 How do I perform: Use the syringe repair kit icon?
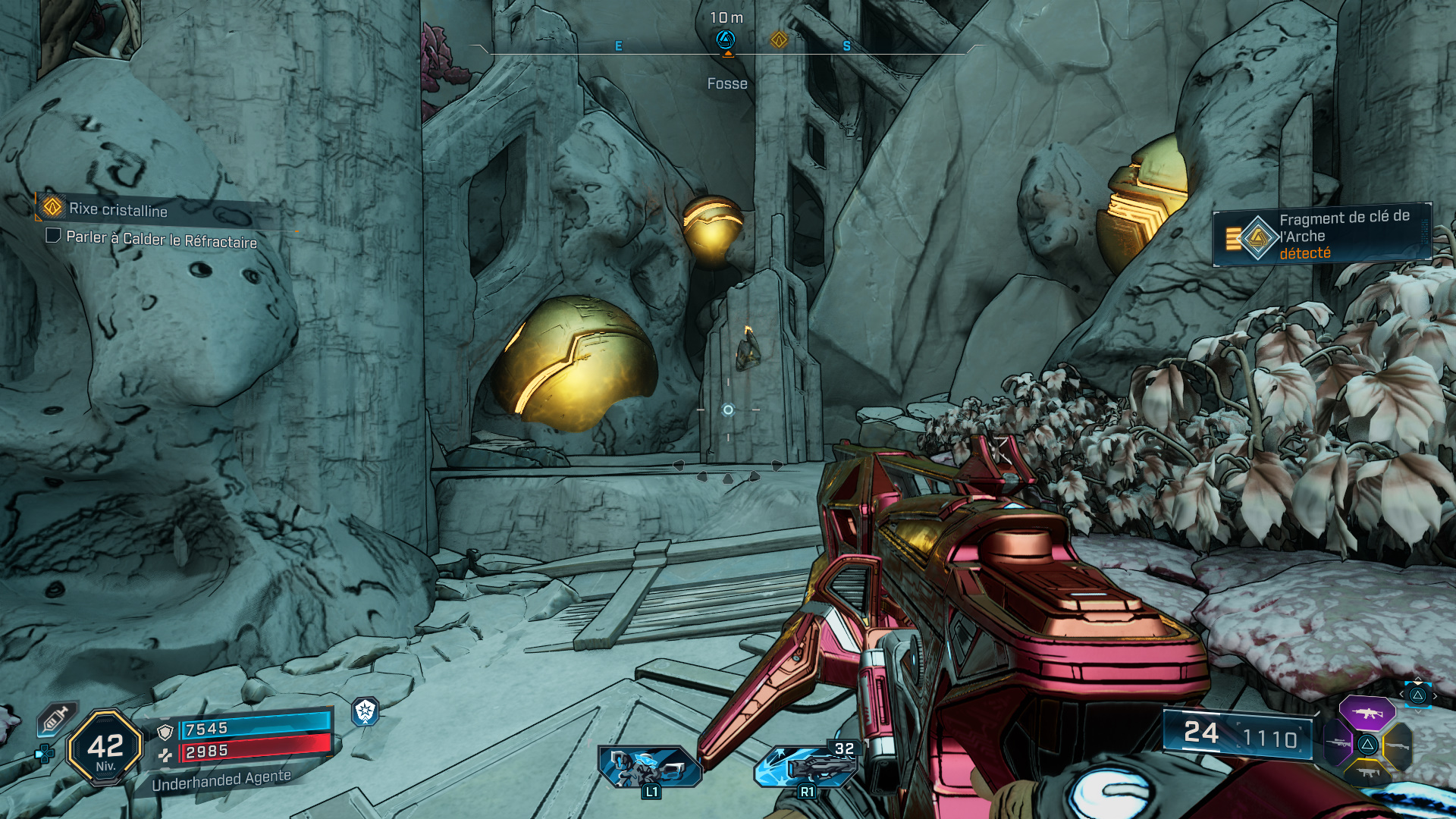click(57, 718)
